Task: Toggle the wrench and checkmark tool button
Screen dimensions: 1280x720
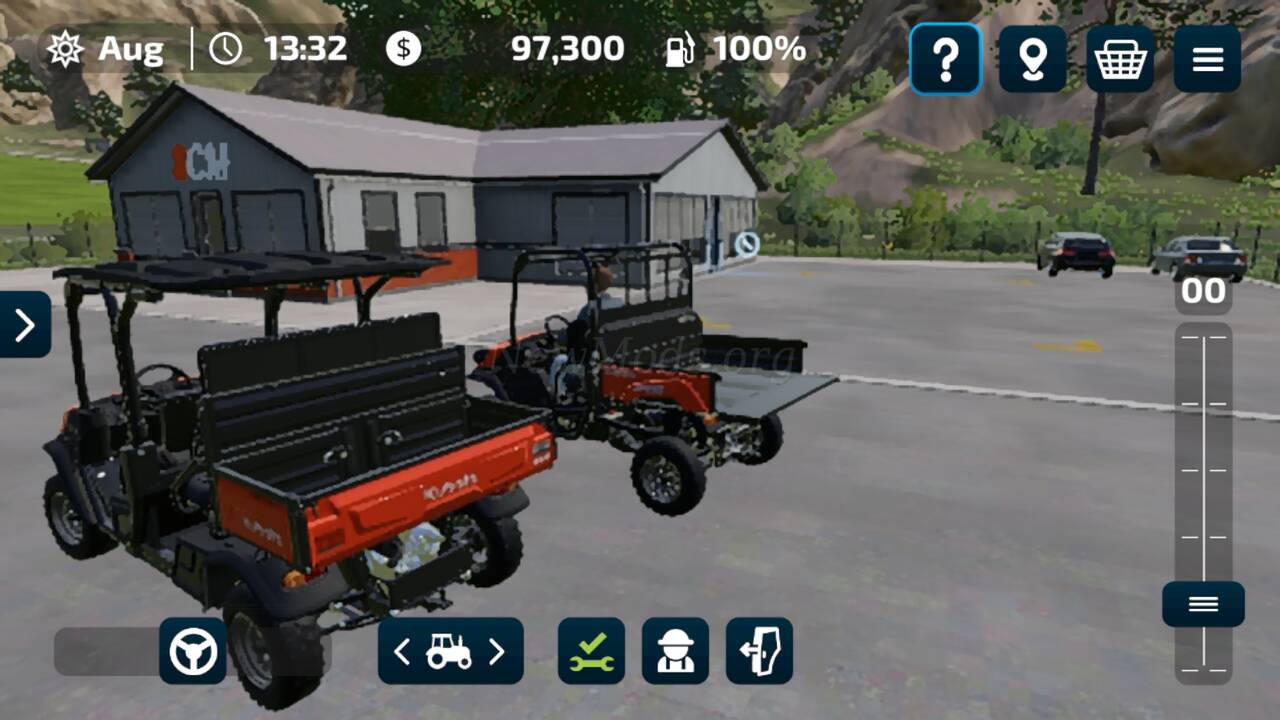Action: click(591, 651)
